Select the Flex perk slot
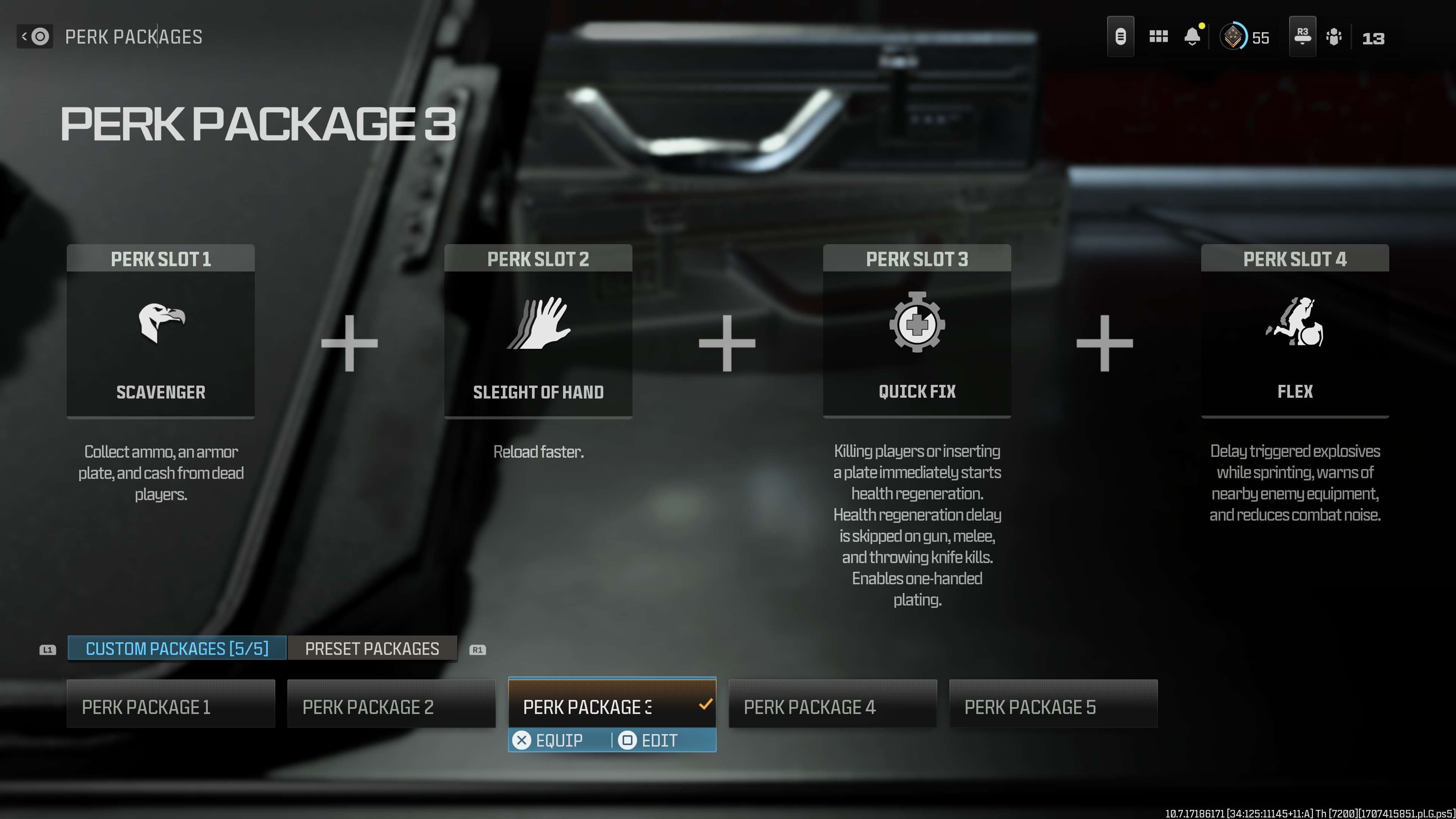1456x819 pixels. (x=1294, y=331)
